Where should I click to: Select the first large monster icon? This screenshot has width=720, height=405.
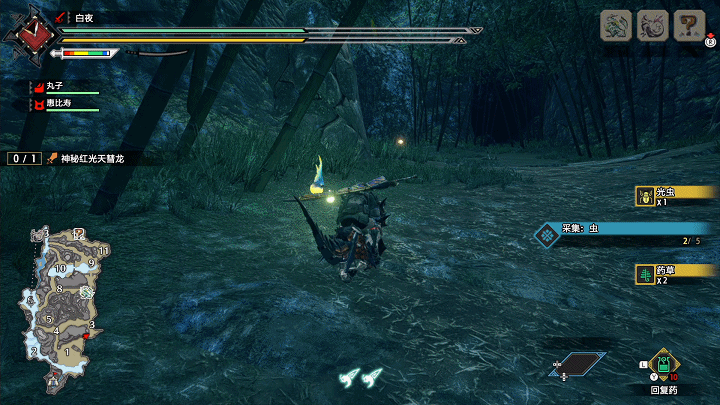click(x=615, y=26)
